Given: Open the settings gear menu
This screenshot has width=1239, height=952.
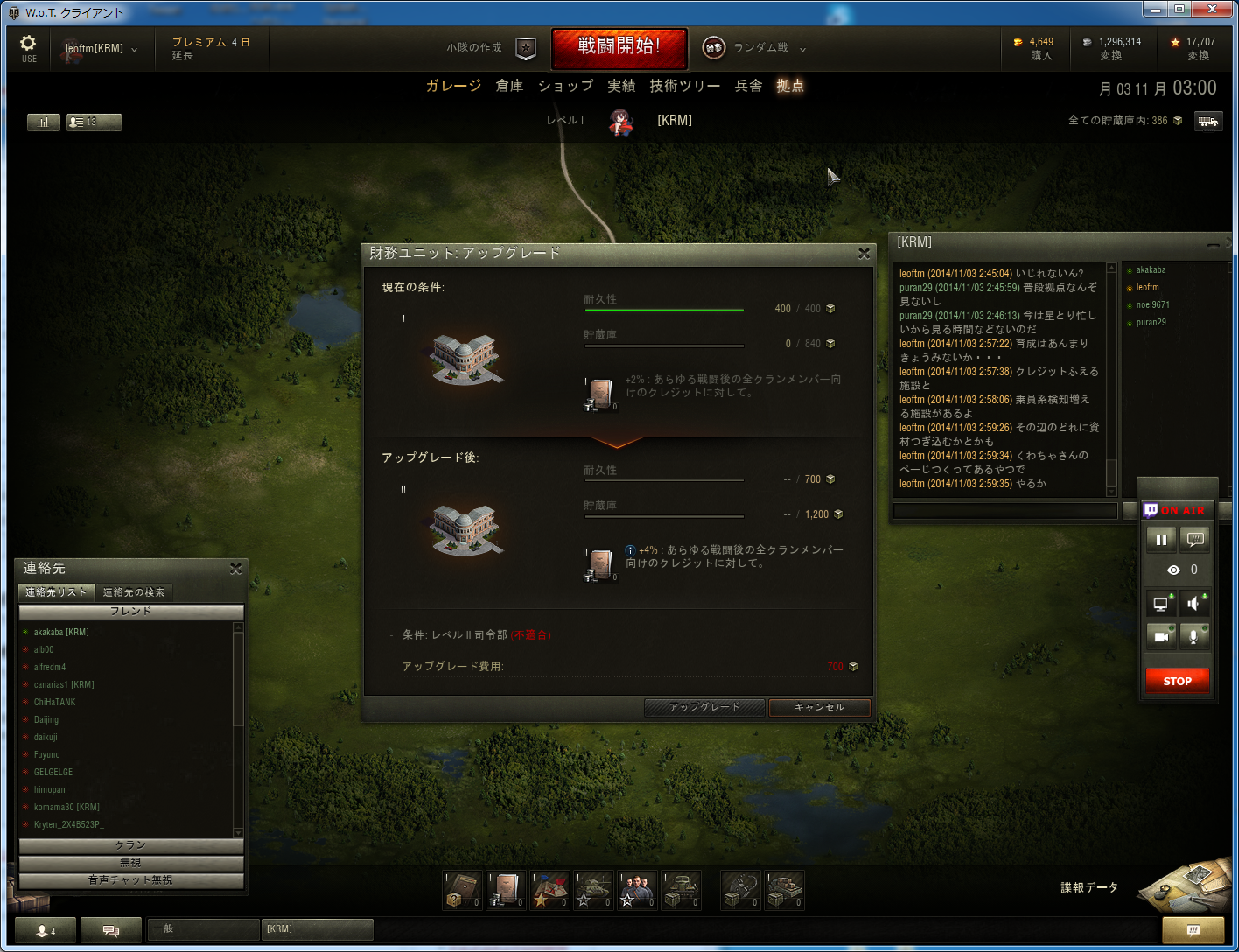Looking at the screenshot, I should click(28, 47).
